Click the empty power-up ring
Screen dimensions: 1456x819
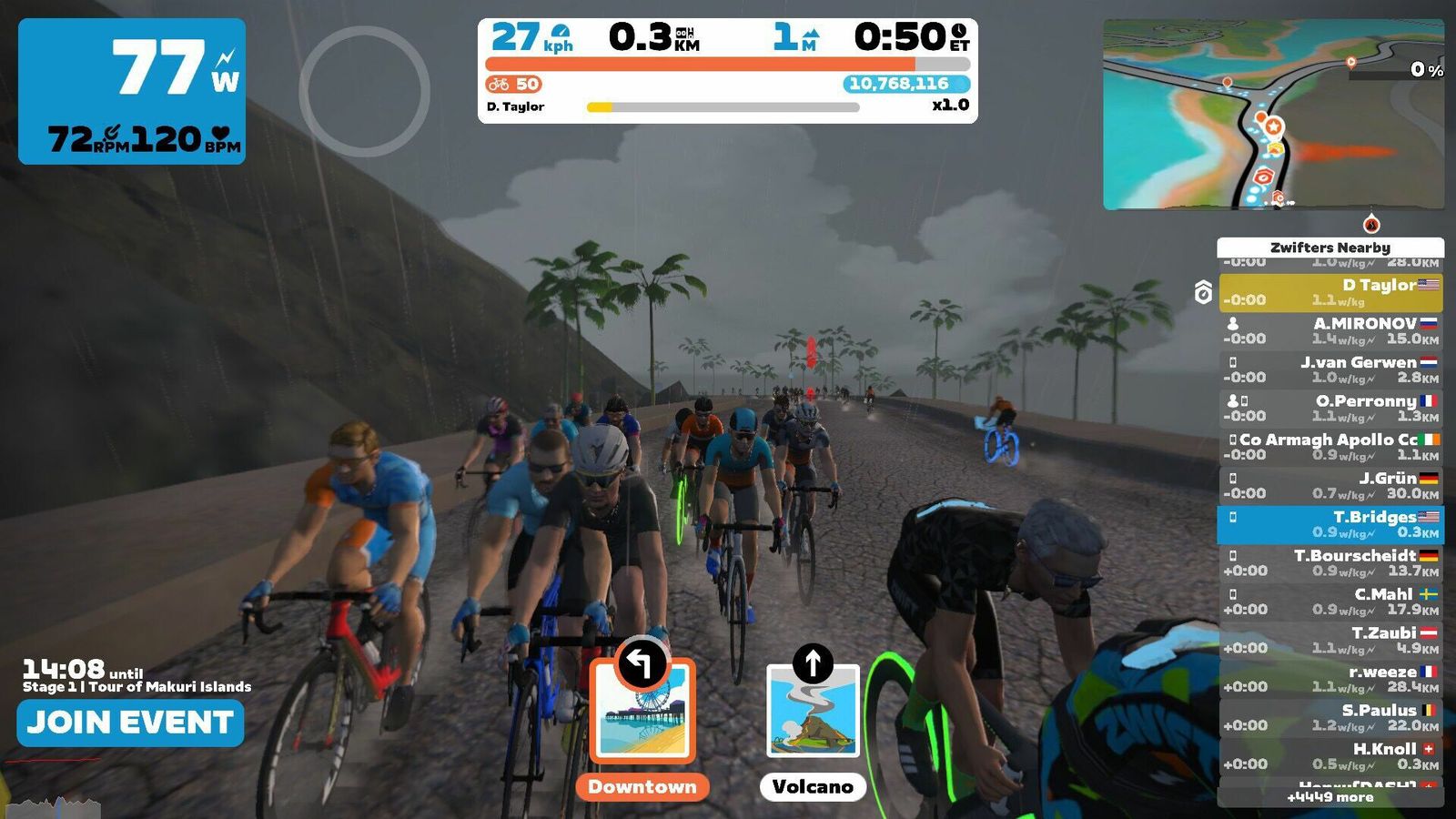click(x=364, y=91)
